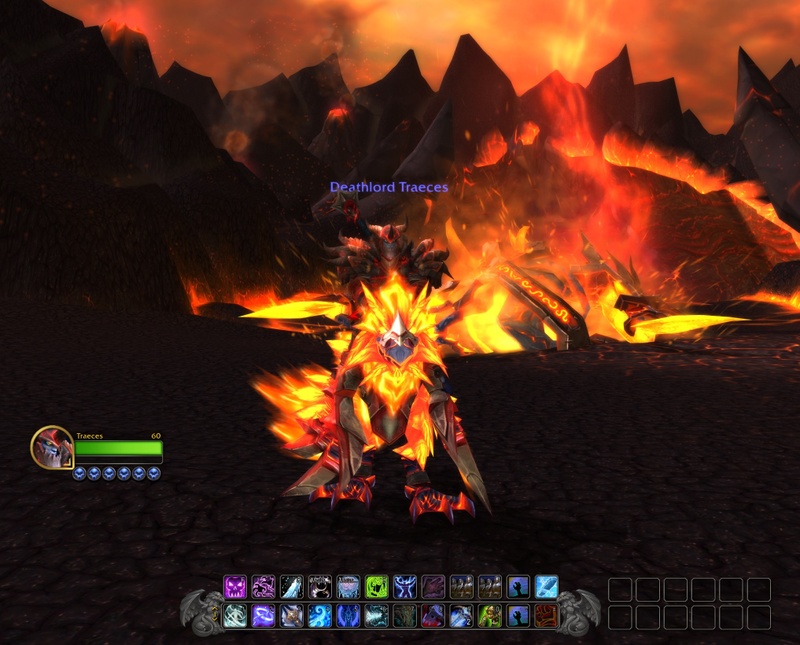Viewport: 800px width, 645px height.
Task: Summon with the green armored ghoul icon
Action: point(489,616)
